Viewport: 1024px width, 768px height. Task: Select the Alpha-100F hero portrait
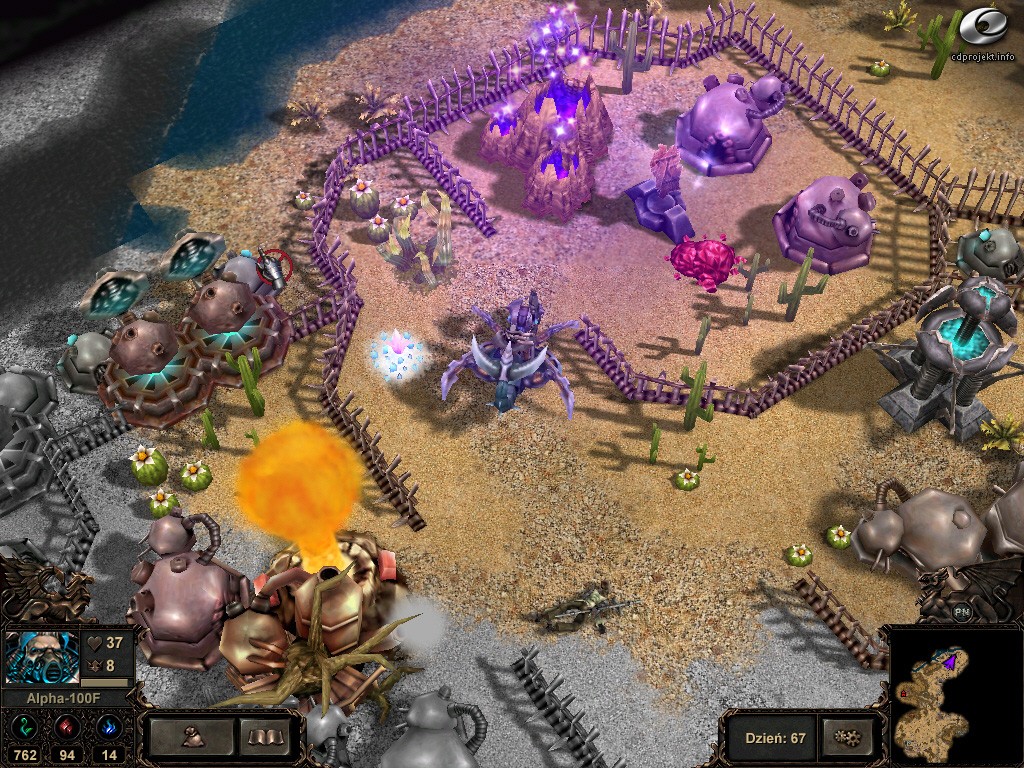(42, 656)
